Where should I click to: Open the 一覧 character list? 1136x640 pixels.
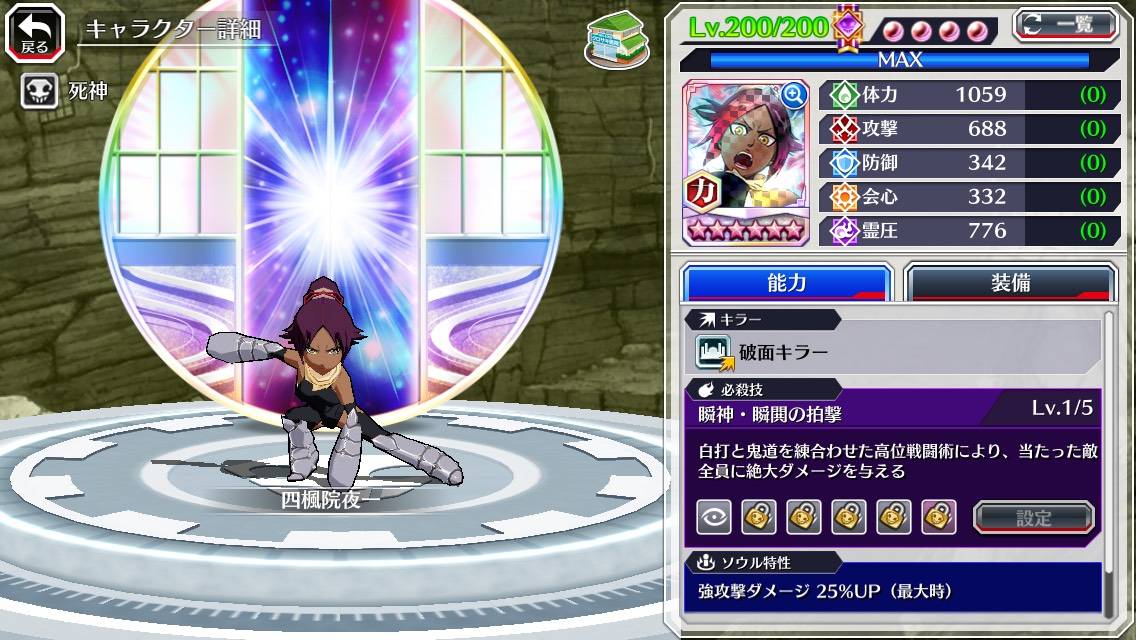point(1066,24)
